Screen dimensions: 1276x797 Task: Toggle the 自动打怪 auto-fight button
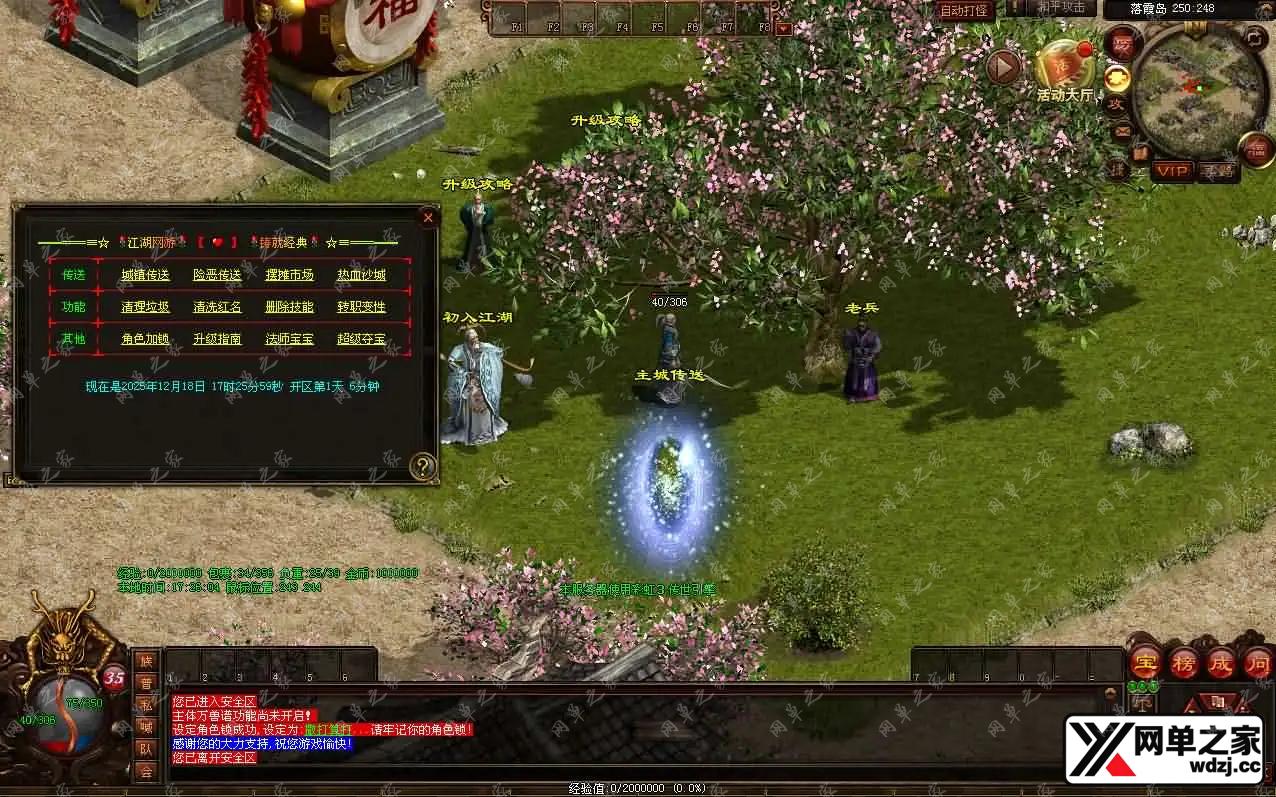pyautogui.click(x=965, y=10)
